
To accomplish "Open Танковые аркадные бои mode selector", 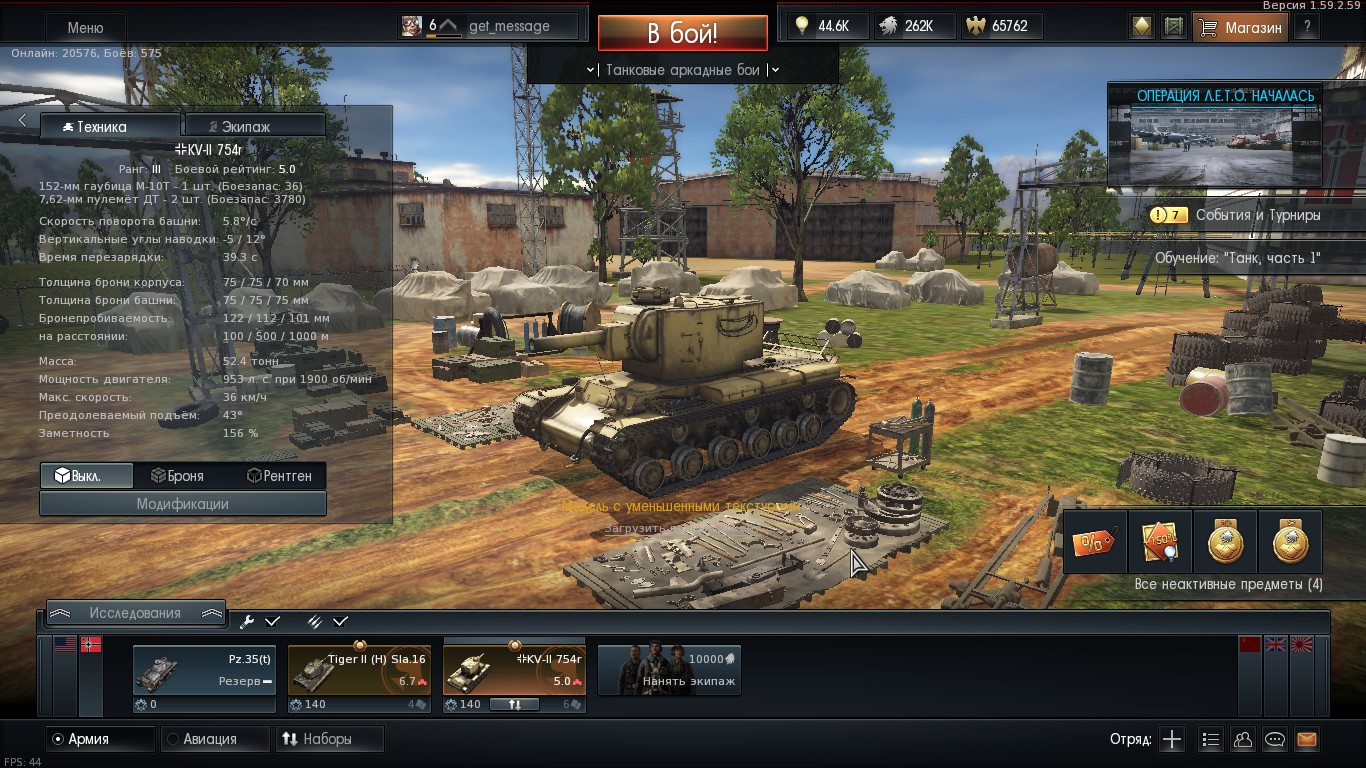I will (683, 70).
